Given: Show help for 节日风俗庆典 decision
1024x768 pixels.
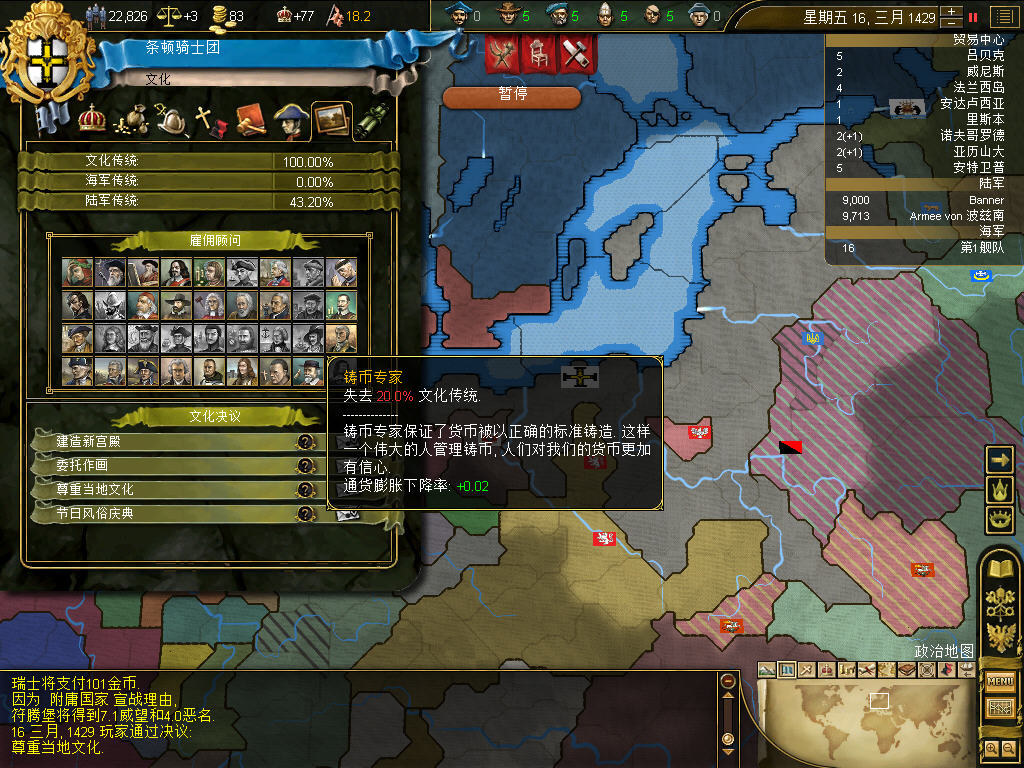Looking at the screenshot, I should [306, 514].
